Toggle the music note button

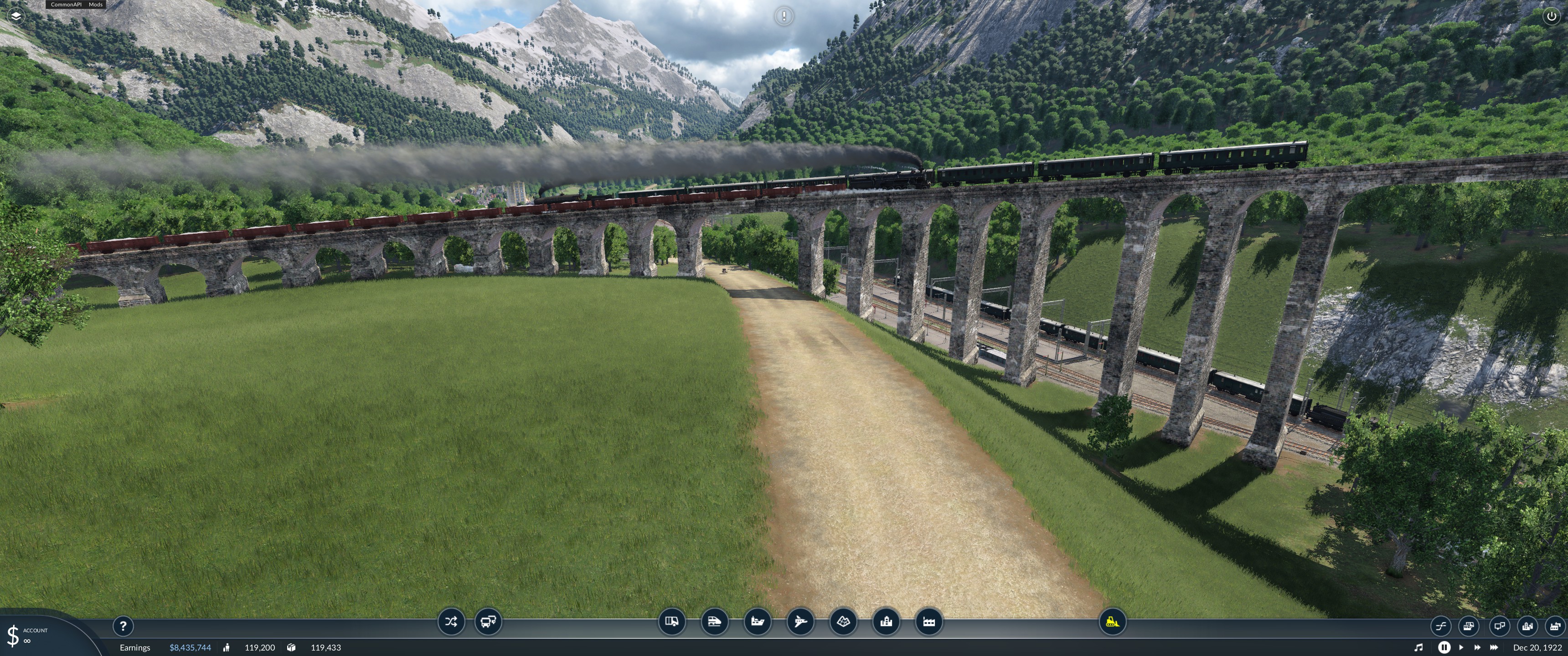(1418, 647)
